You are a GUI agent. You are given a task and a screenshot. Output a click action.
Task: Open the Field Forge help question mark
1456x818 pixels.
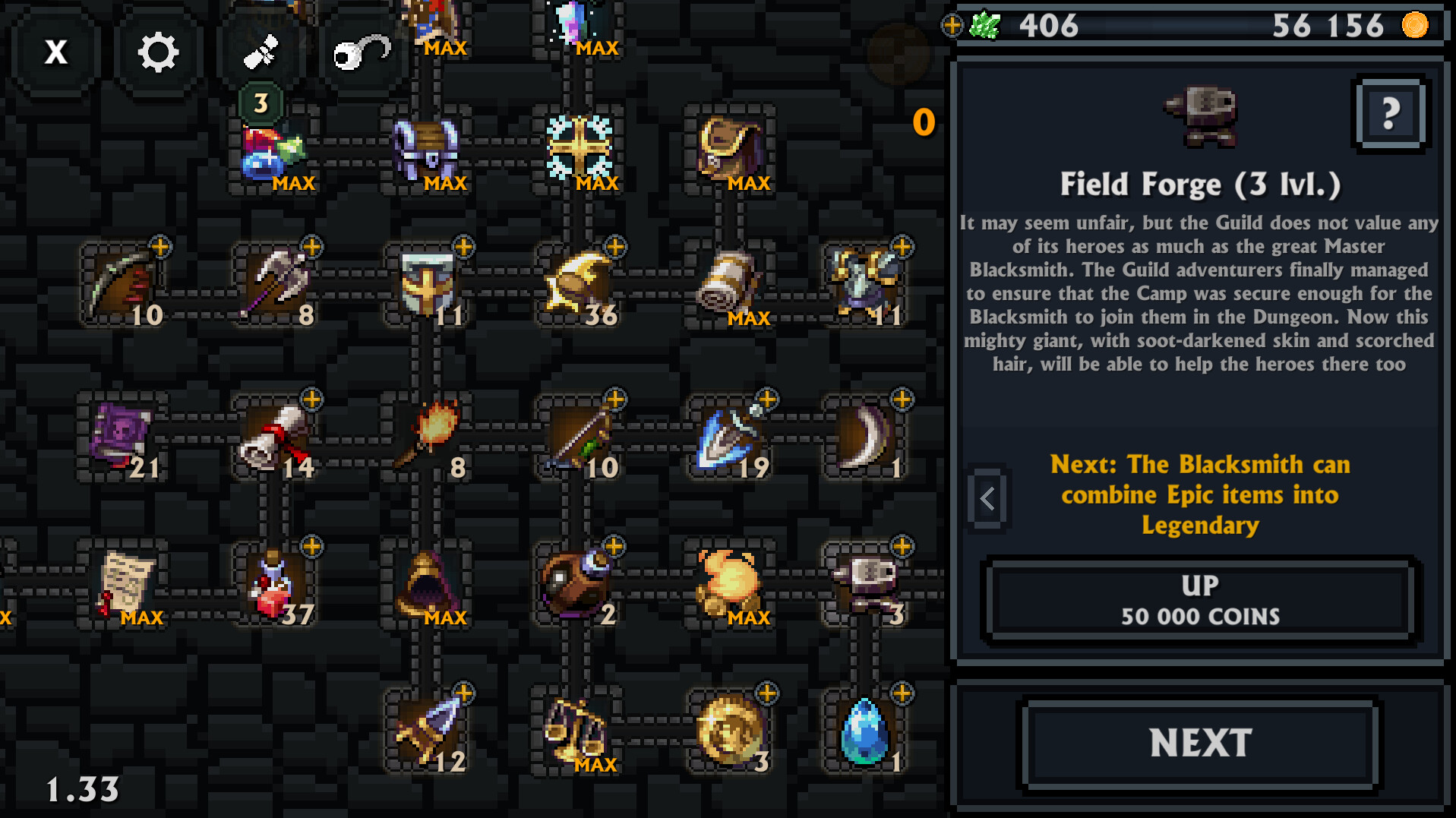coord(1391,114)
